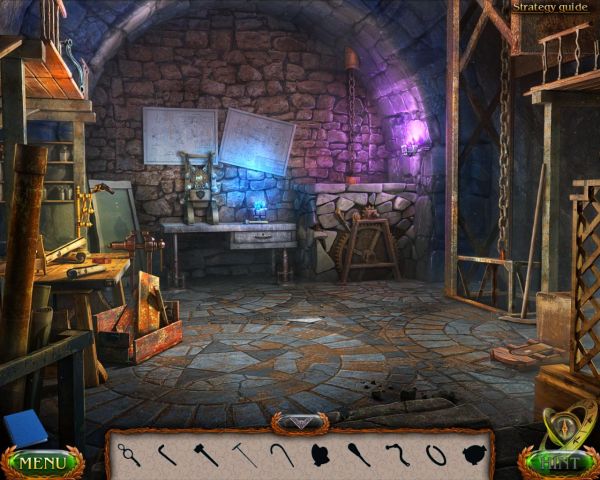
Task: Collapse the inventory panel with the arrow toggle
Action: click(299, 423)
